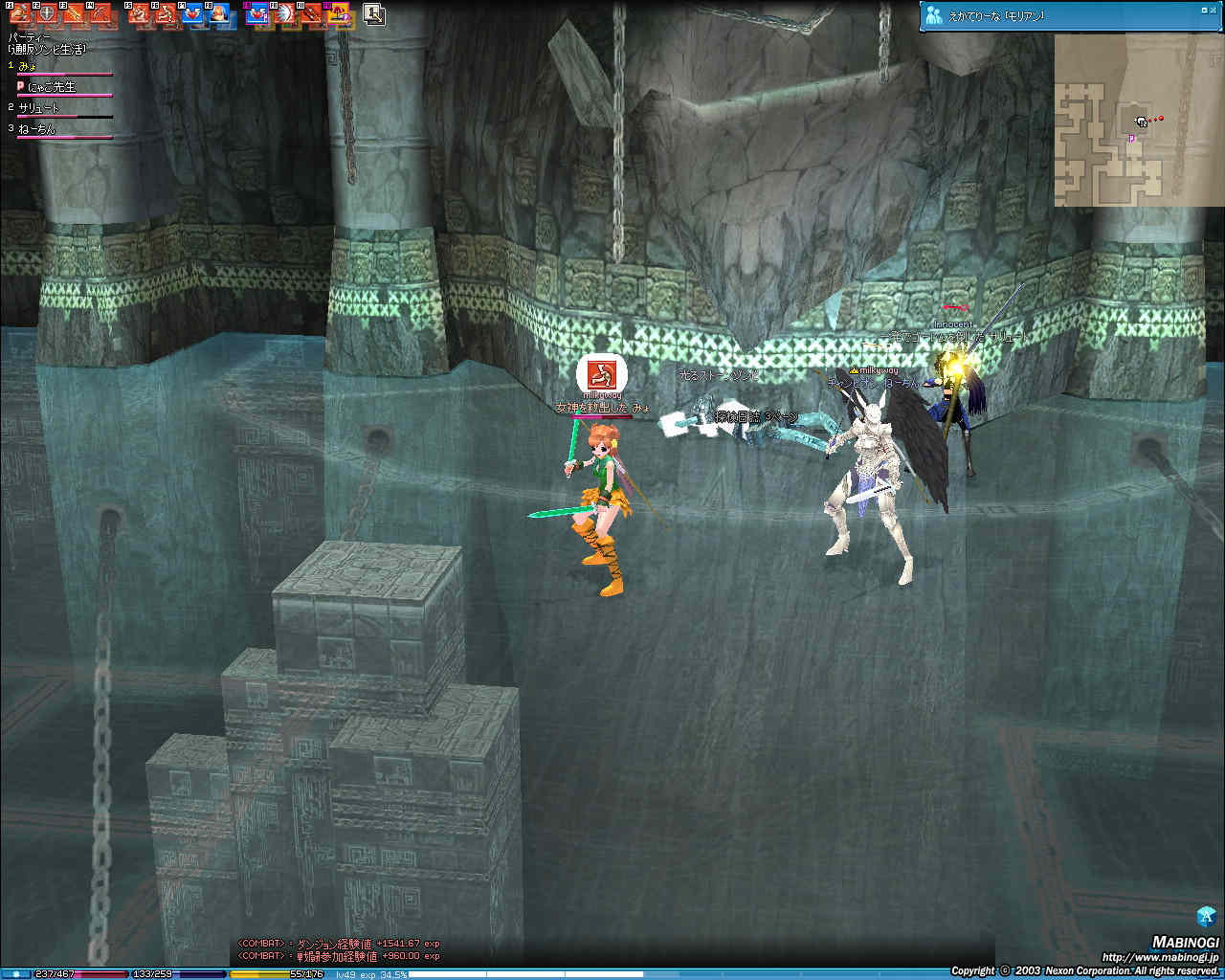Select the pet にゃご先生 entry
The height and width of the screenshot is (980, 1225).
point(50,87)
